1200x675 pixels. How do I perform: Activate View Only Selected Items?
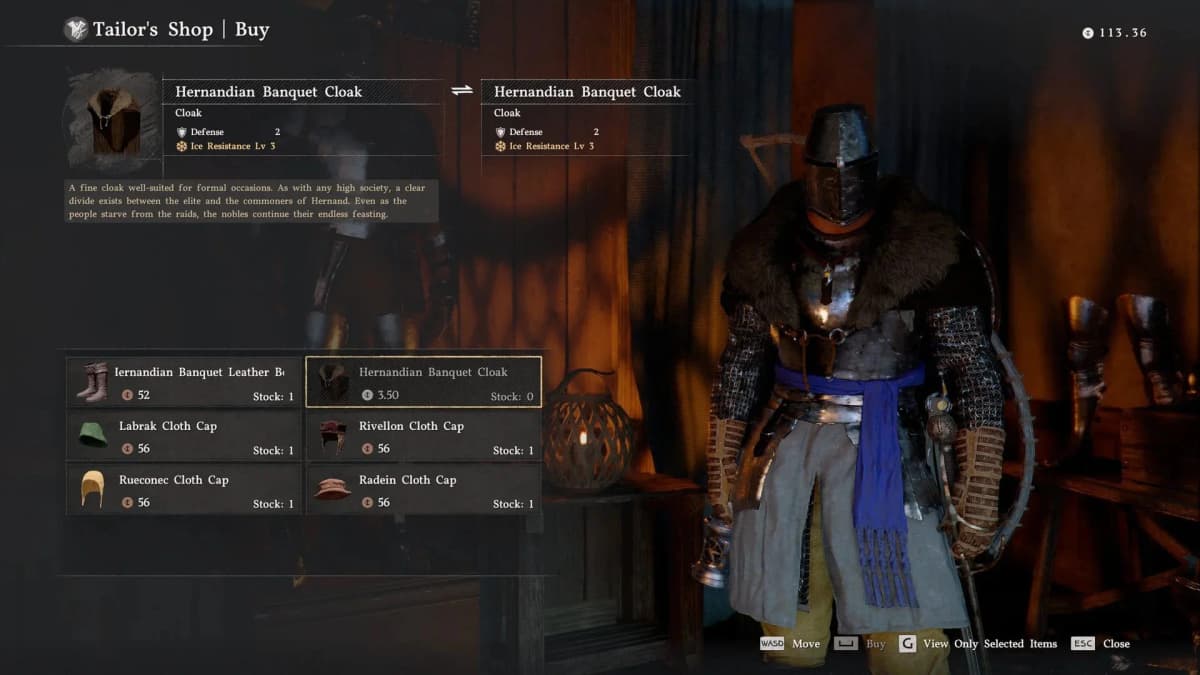989,644
